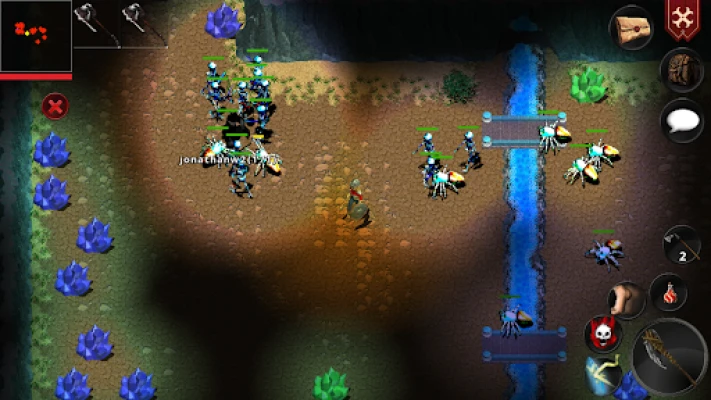This screenshot has width=711, height=400.
Task: Activate the fist punch skill
Action: point(628,299)
